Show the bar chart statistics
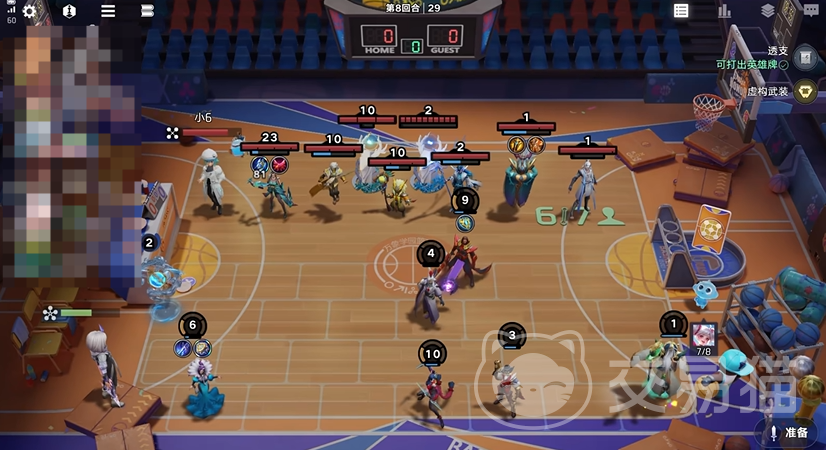Screen dimensions: 826x450 724,11
